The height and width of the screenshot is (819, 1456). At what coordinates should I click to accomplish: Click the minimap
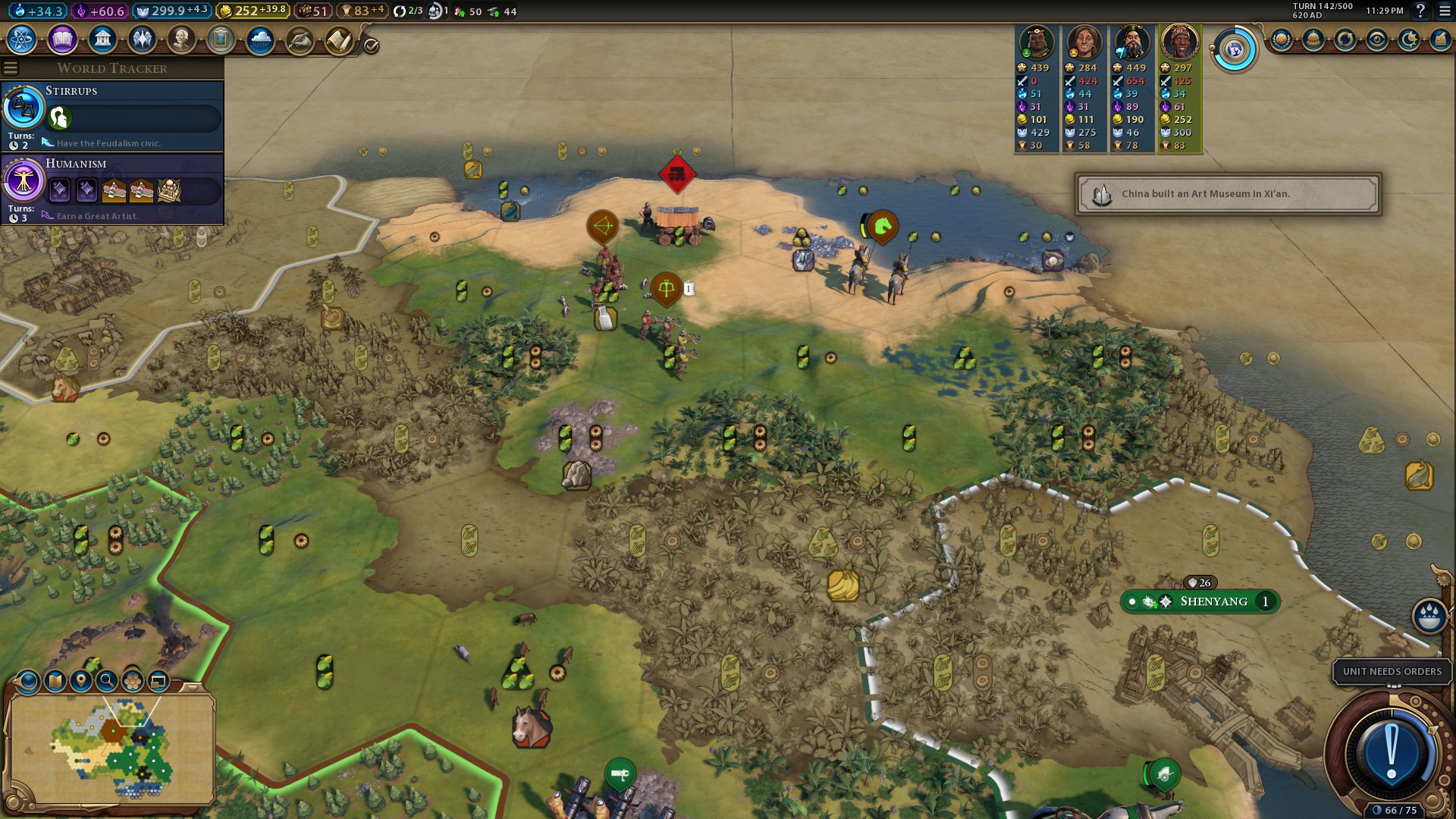pyautogui.click(x=112, y=748)
